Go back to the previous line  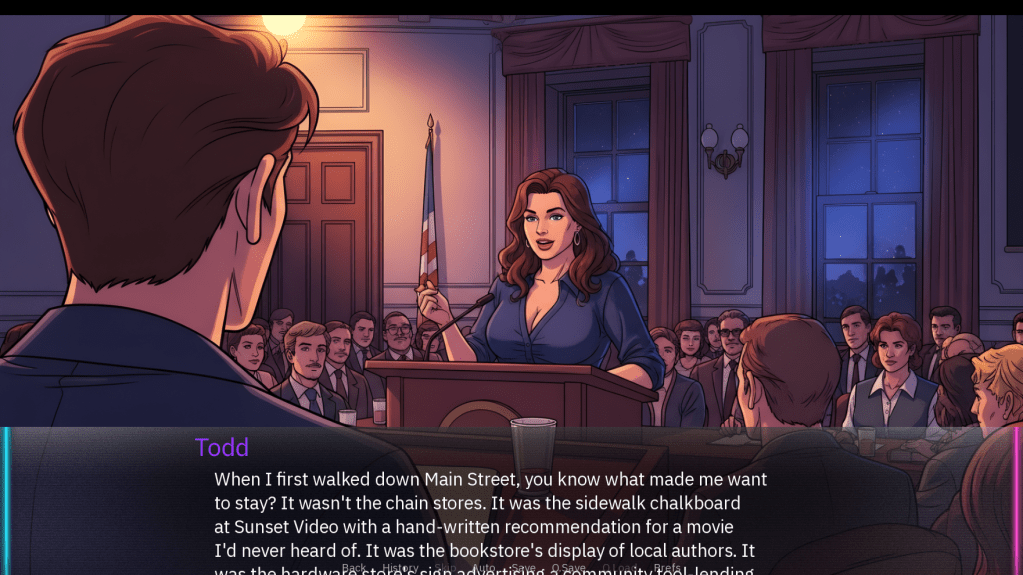pyautogui.click(x=354, y=568)
